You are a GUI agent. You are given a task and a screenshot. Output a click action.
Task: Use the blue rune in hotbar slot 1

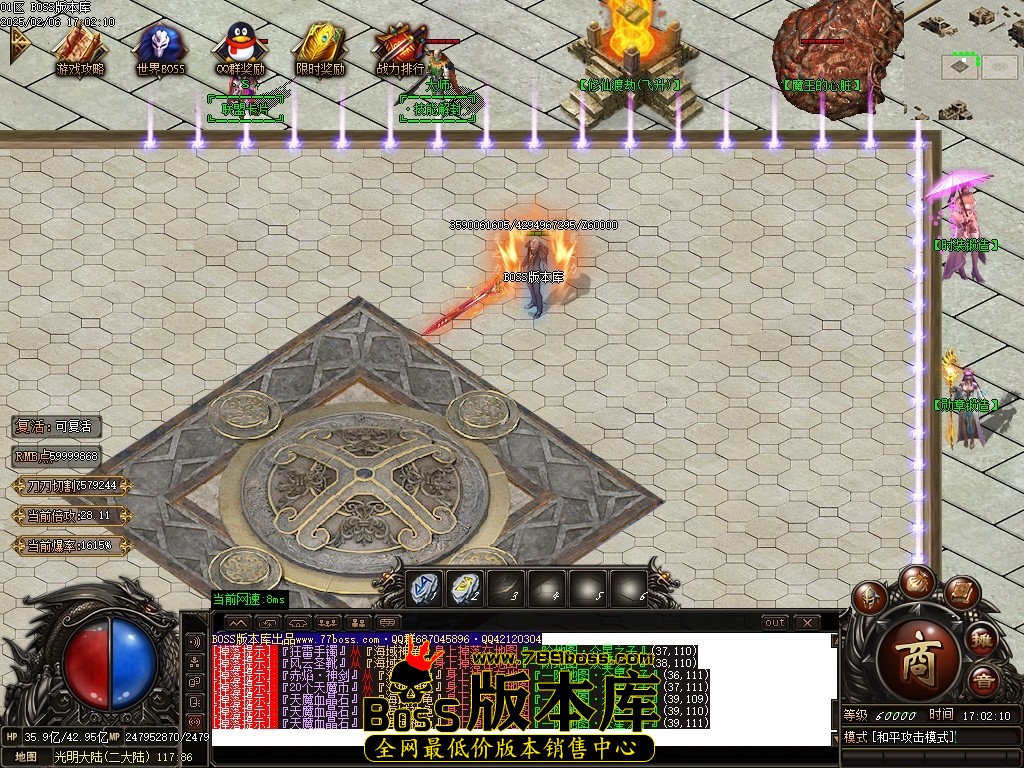[424, 588]
